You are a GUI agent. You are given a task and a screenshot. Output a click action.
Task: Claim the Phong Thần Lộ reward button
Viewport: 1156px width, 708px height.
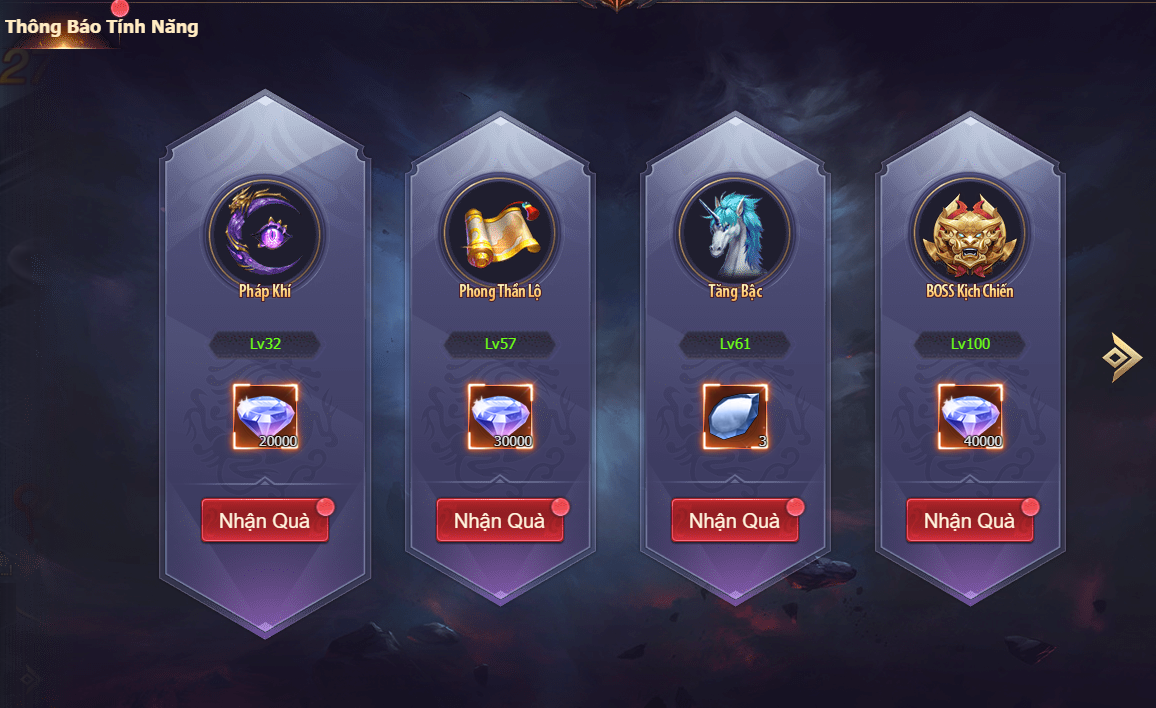[500, 521]
